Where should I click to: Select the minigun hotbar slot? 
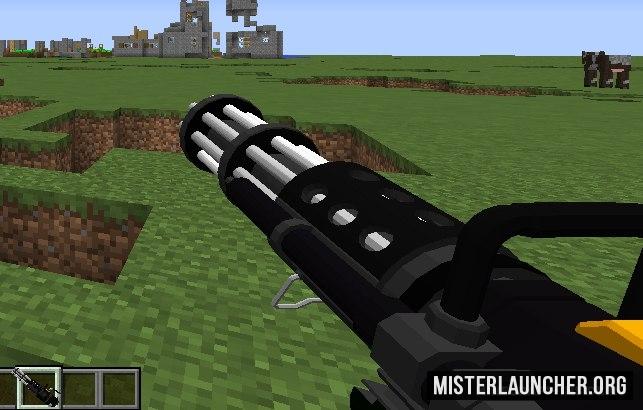37,388
